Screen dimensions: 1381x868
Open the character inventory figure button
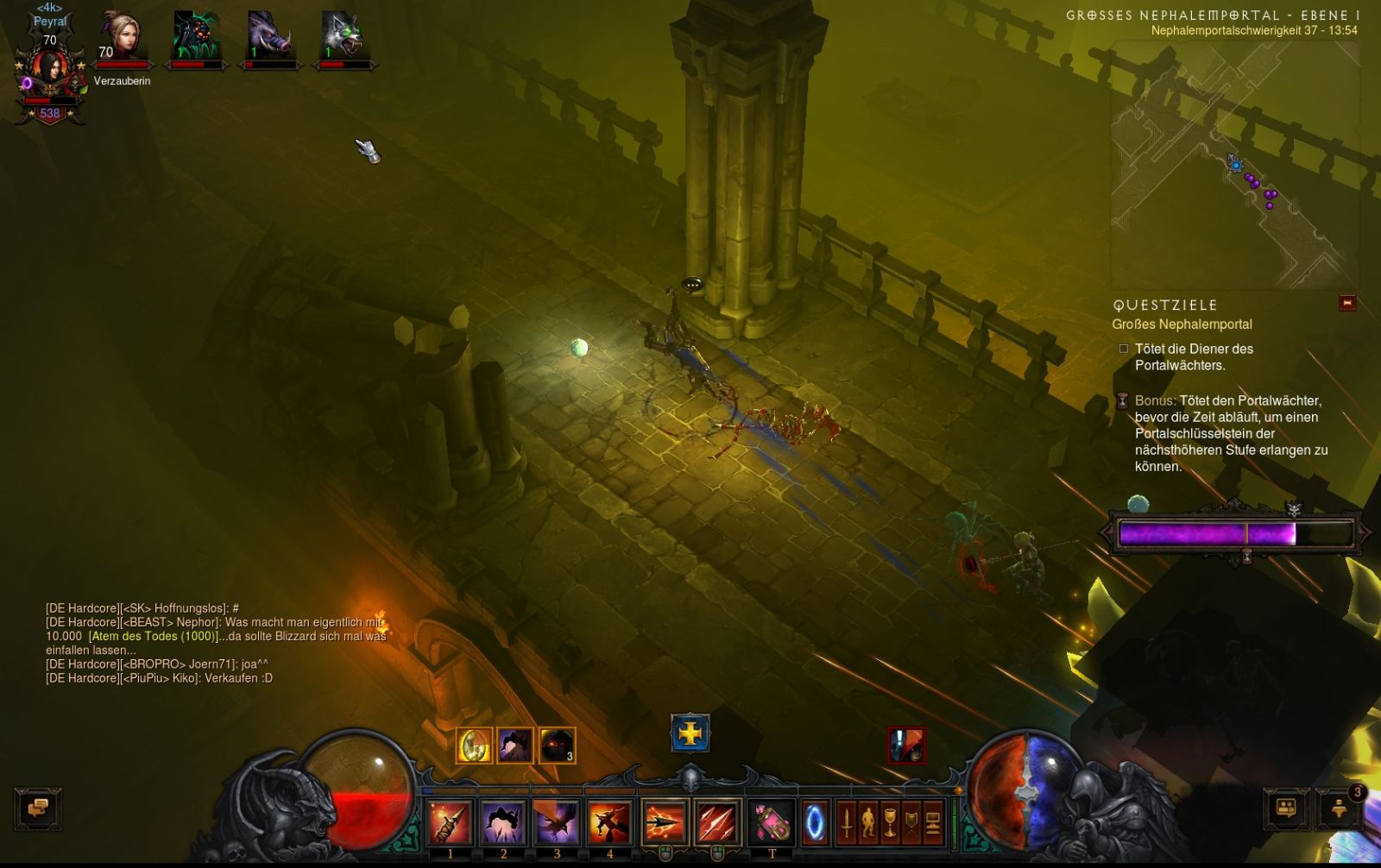tap(868, 822)
